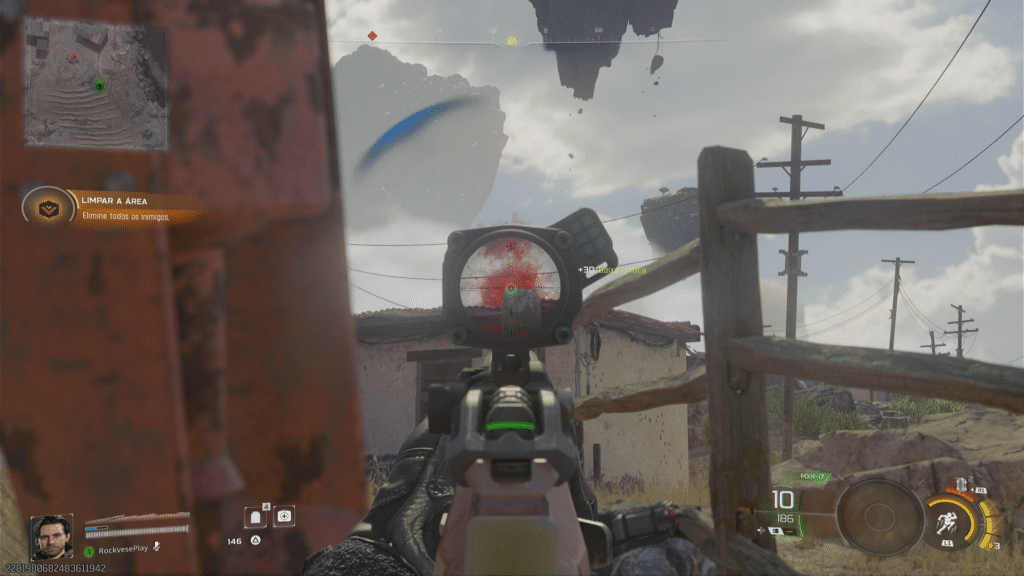Viewport: 1024px width, 576px height.
Task: Click the red enemy marker on the compass
Action: [372, 36]
